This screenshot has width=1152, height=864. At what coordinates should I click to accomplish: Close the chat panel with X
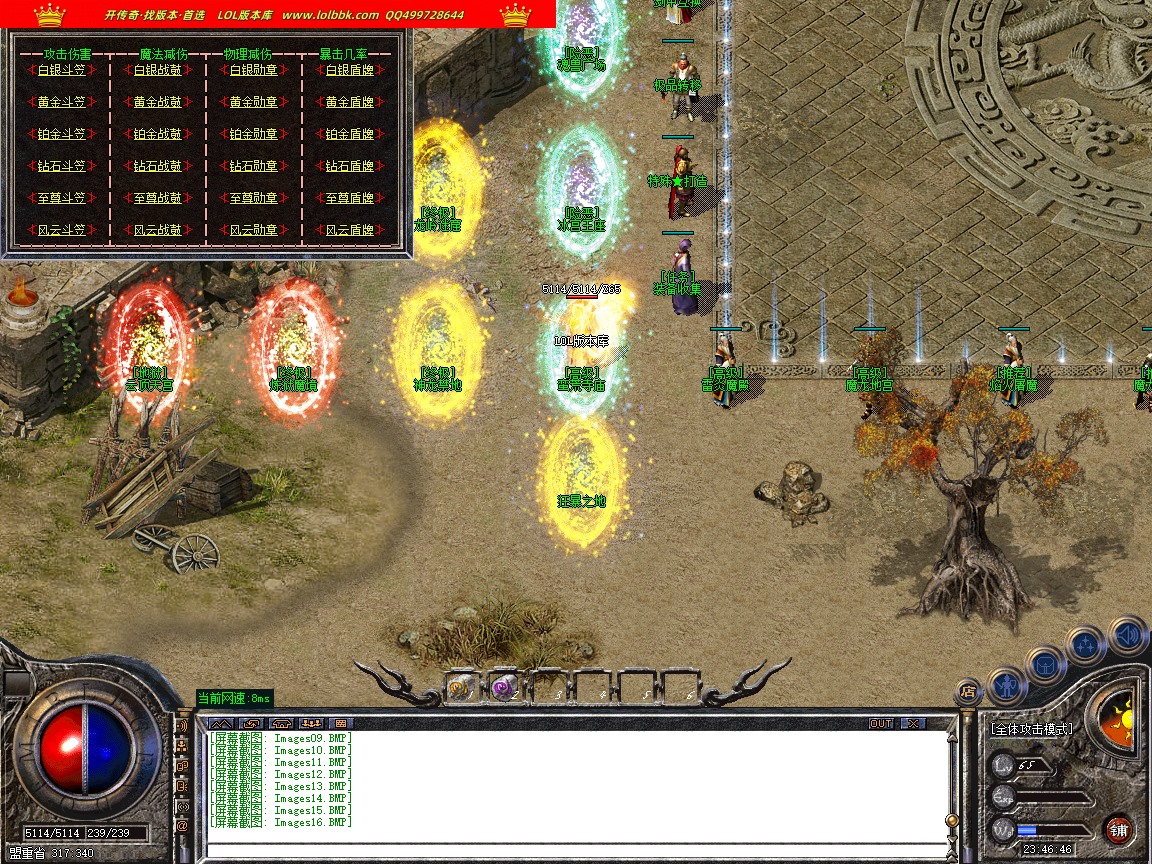tap(912, 723)
